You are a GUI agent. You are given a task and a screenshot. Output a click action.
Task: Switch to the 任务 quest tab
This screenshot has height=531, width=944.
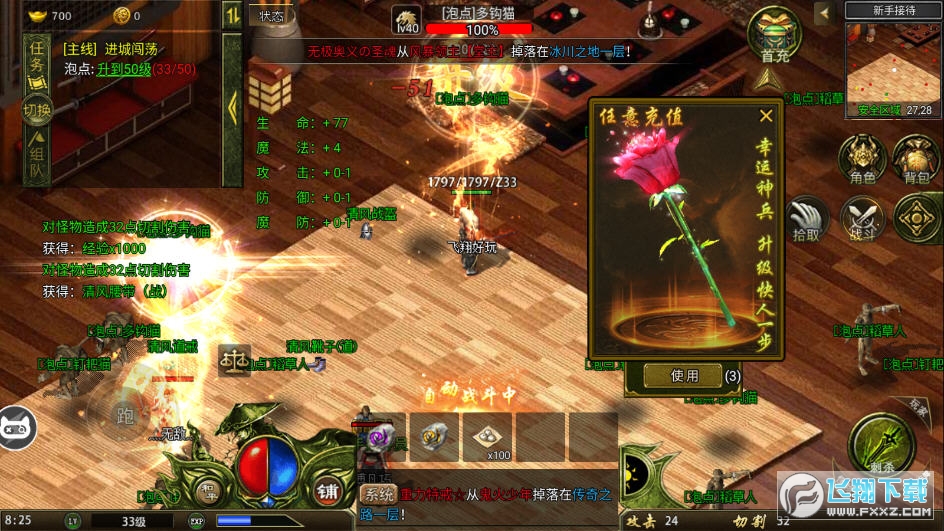[38, 58]
